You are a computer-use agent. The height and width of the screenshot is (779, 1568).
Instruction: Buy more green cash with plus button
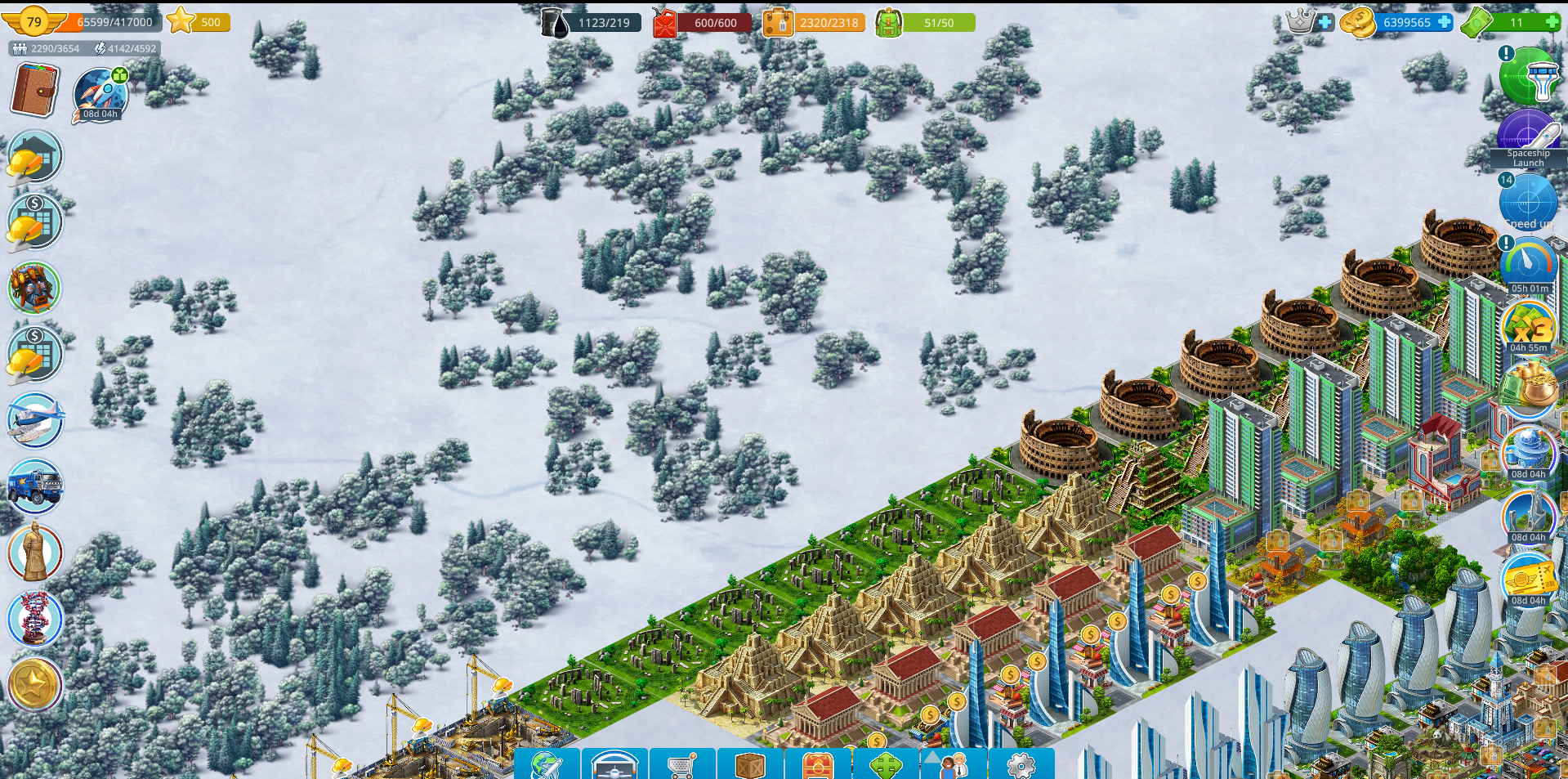pyautogui.click(x=1552, y=22)
